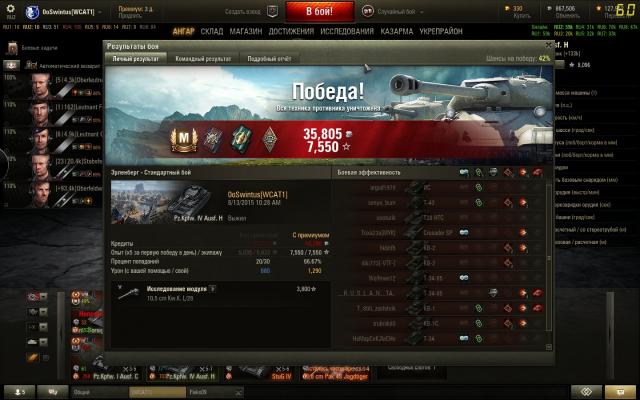The image size is (640, 400).
Task: Open the ДОСТИЖЕНИЯ page
Action: click(291, 31)
